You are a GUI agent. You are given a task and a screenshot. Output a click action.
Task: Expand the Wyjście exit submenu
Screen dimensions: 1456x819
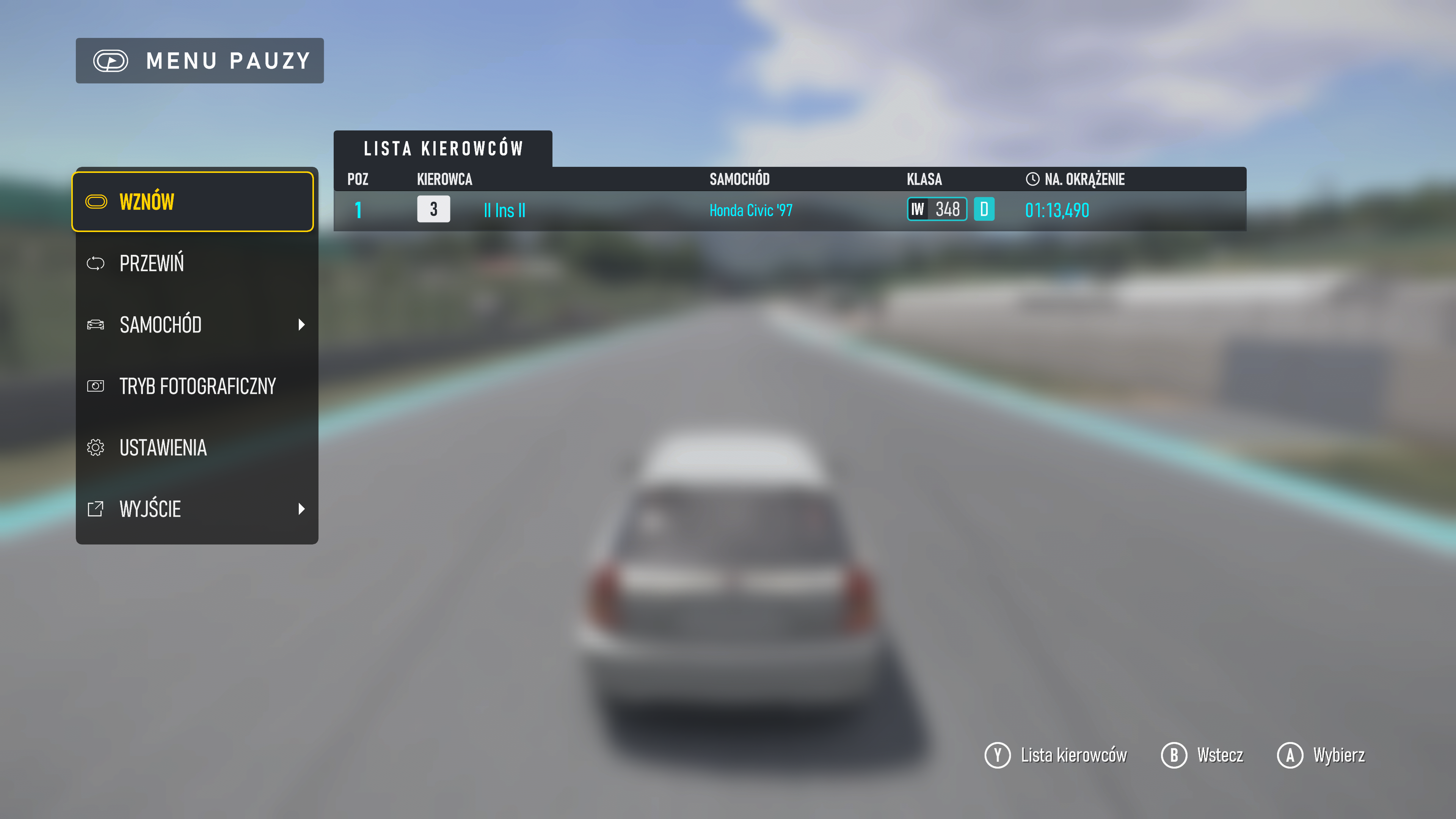point(192,509)
